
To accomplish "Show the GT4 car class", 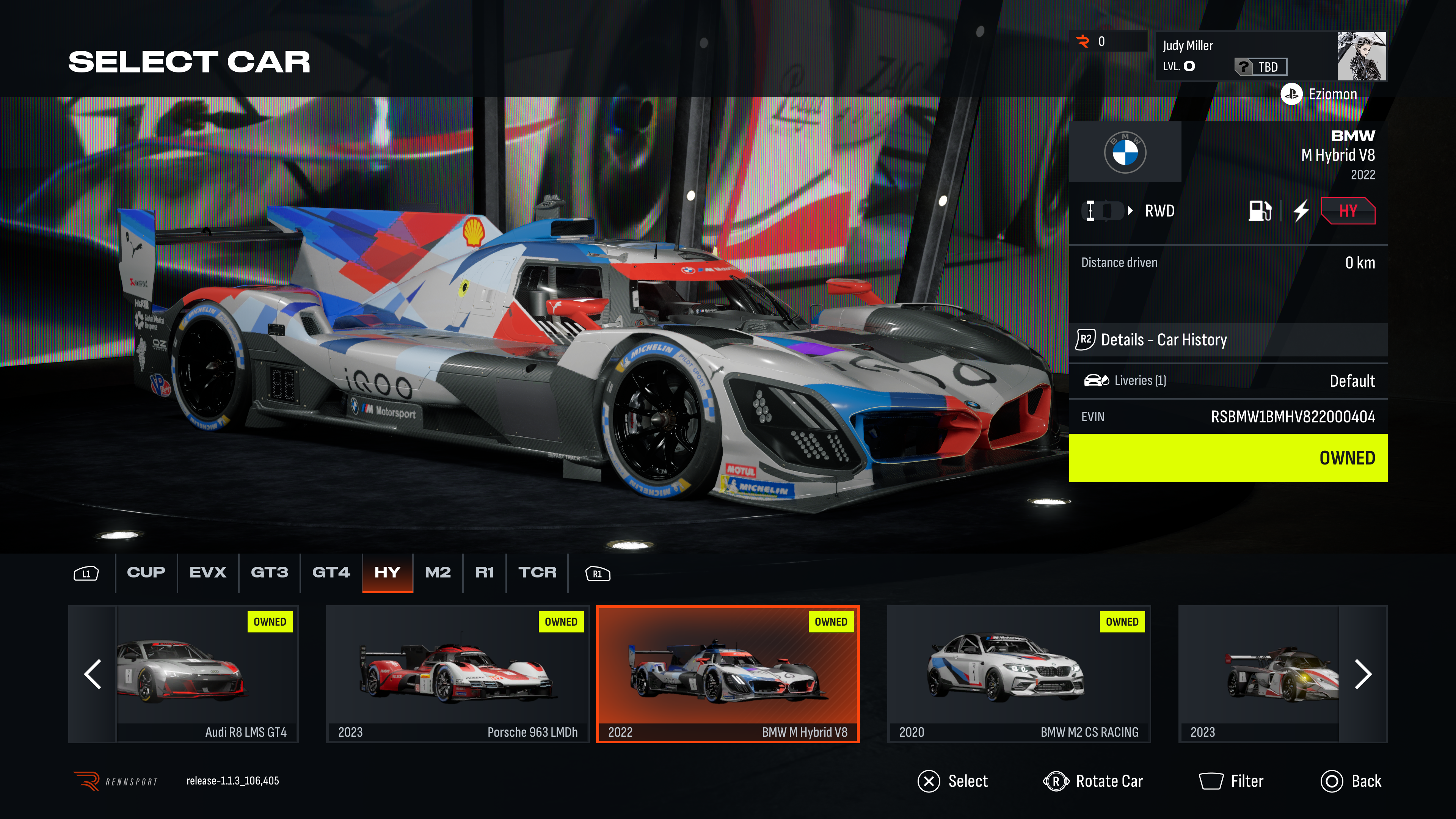I will pyautogui.click(x=331, y=573).
